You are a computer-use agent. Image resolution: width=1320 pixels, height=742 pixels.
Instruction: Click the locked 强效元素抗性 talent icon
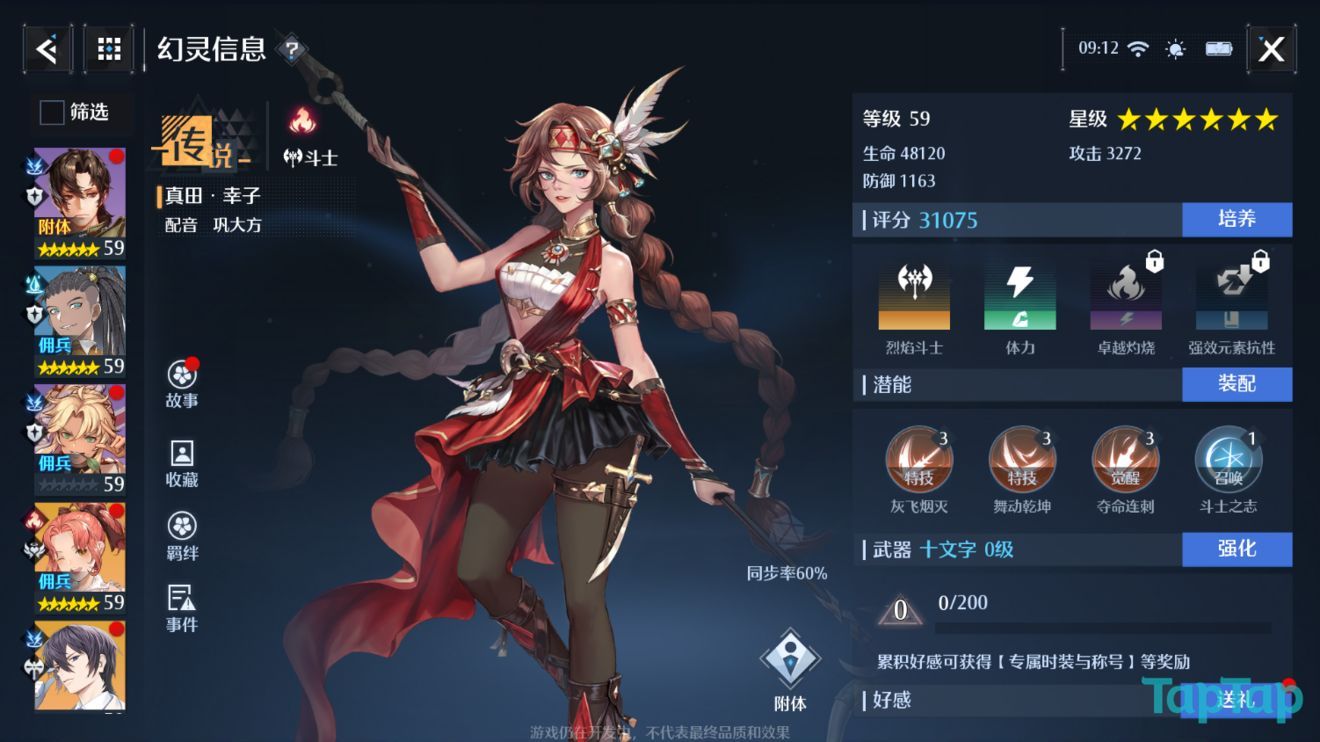1229,295
